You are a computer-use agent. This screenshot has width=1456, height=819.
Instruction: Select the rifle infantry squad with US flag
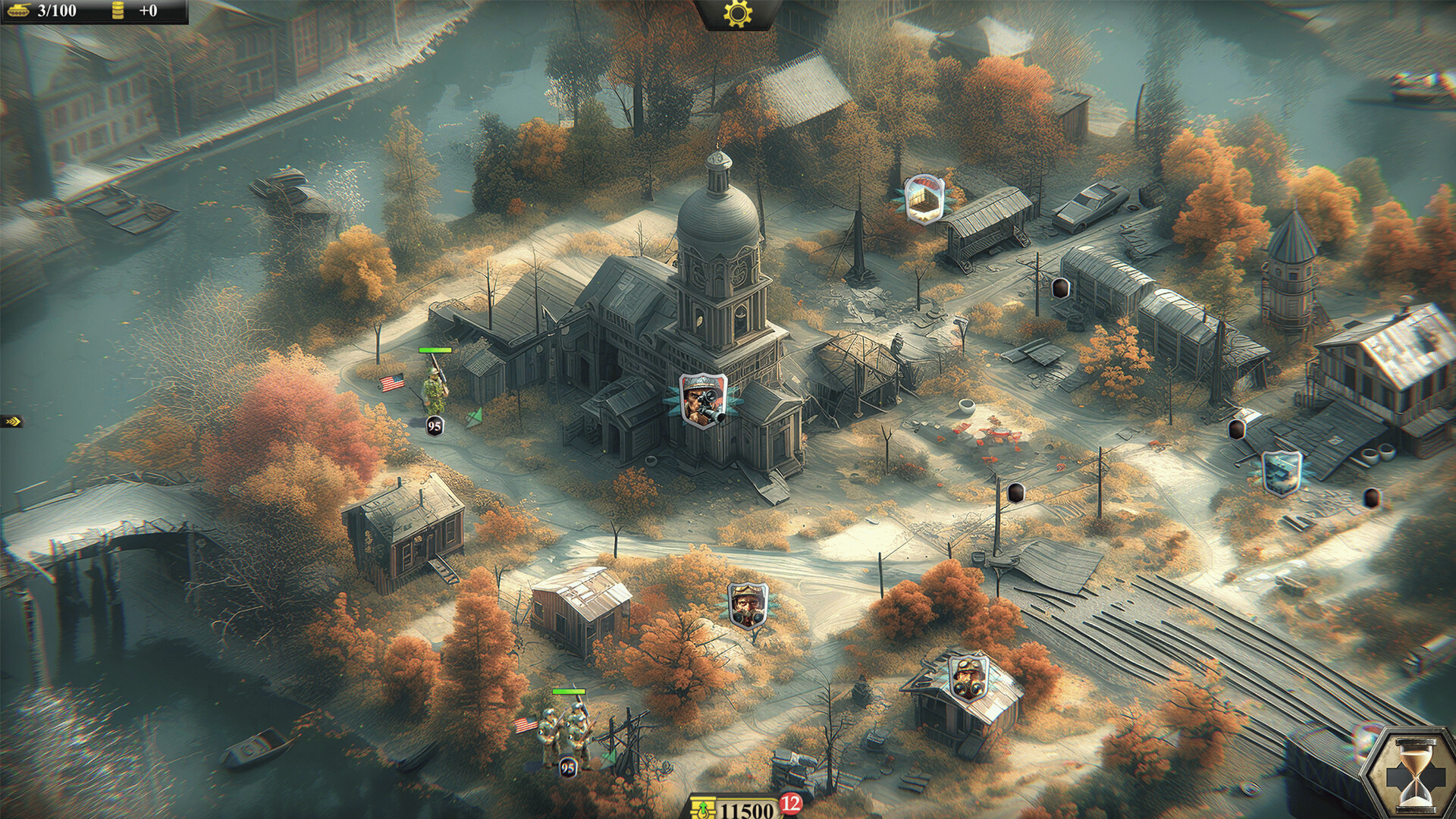pos(564,732)
